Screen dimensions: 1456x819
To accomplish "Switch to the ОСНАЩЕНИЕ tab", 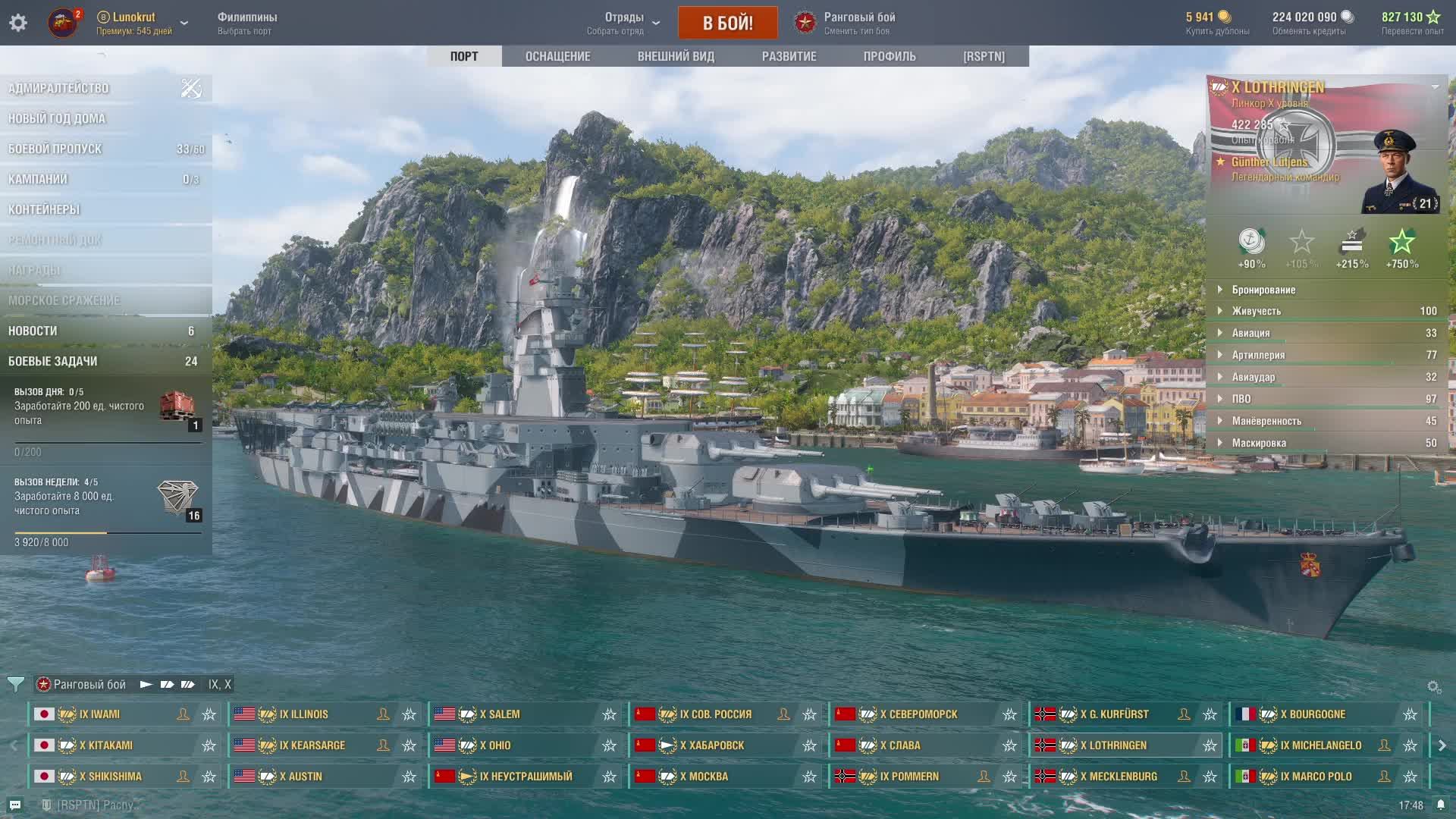I will point(557,56).
